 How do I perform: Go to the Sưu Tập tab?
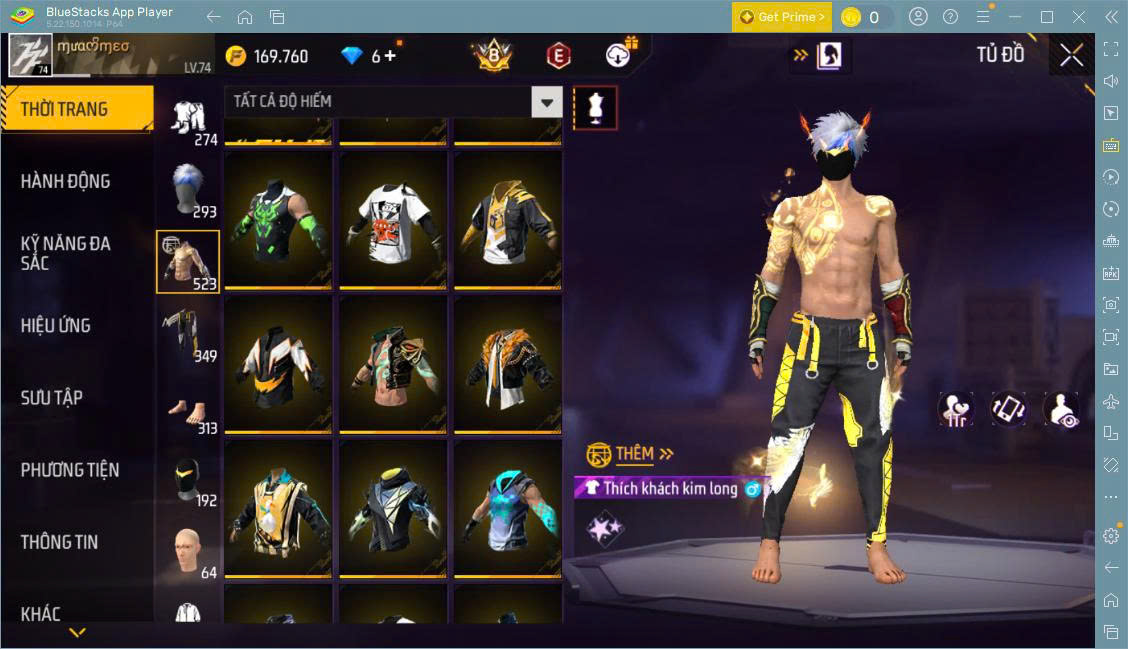[x=52, y=397]
